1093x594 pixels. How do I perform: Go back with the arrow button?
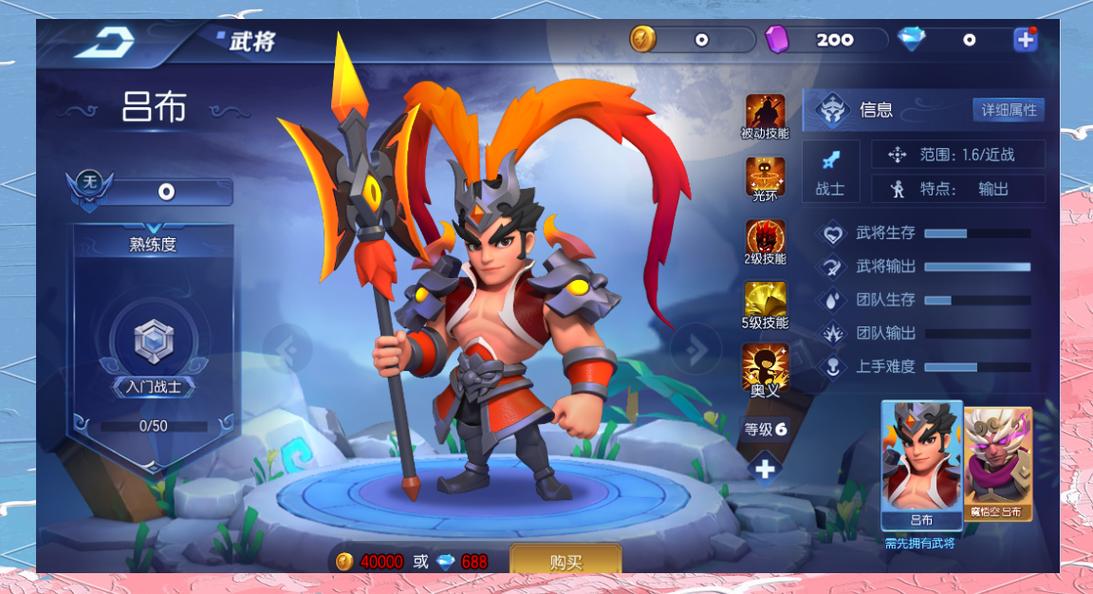point(104,41)
